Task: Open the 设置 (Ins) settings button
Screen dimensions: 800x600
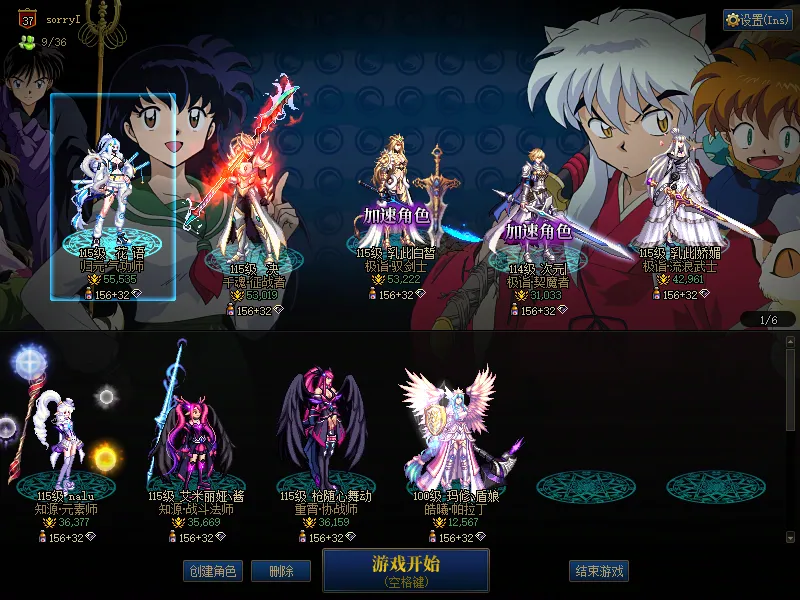Action: click(758, 20)
